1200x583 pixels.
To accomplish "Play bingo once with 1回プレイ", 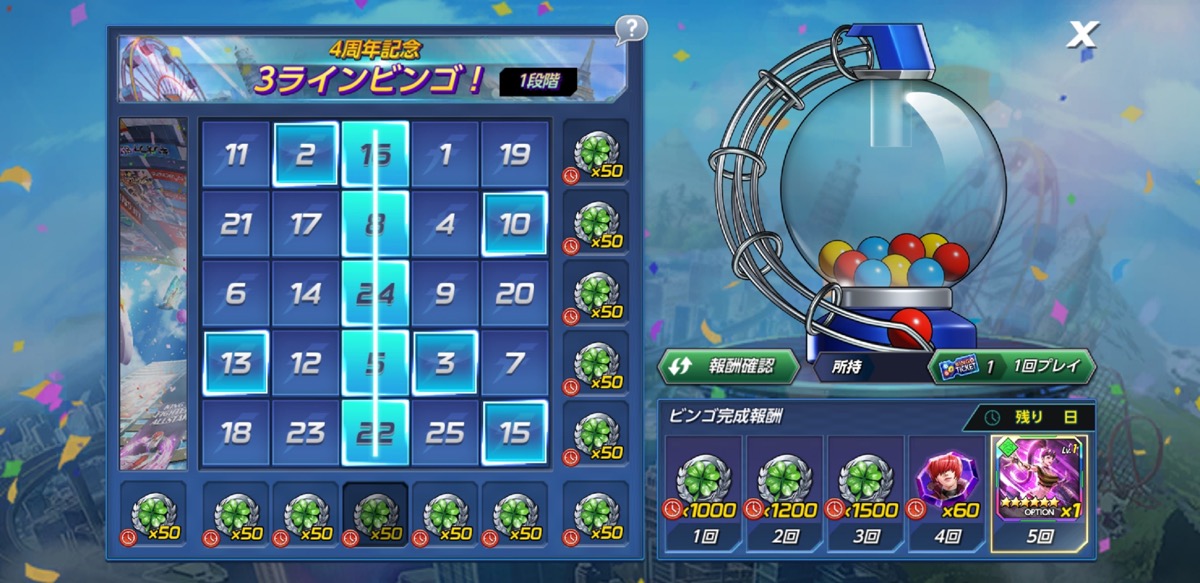I will [x=1011, y=366].
